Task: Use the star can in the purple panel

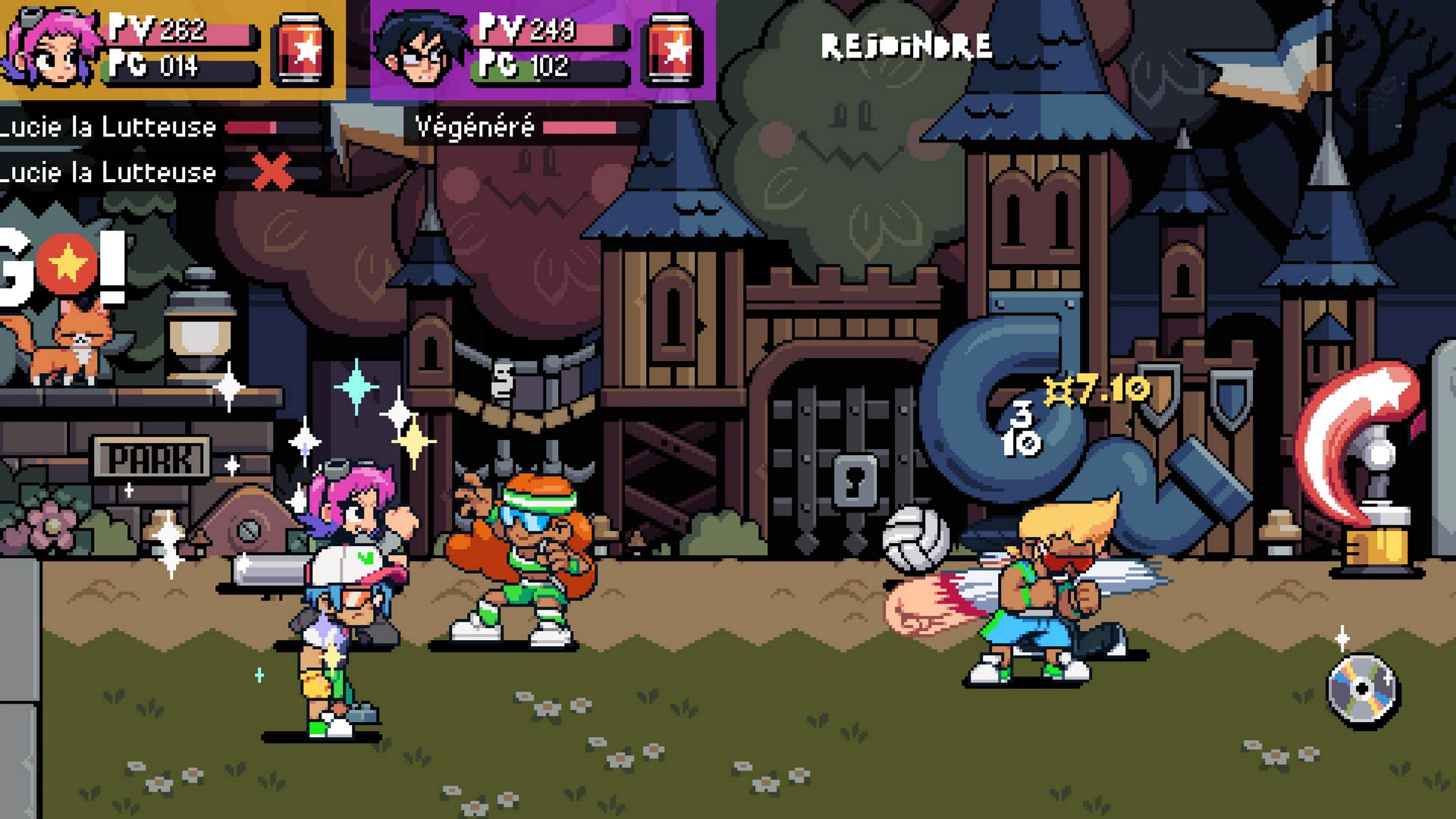Action: click(672, 50)
